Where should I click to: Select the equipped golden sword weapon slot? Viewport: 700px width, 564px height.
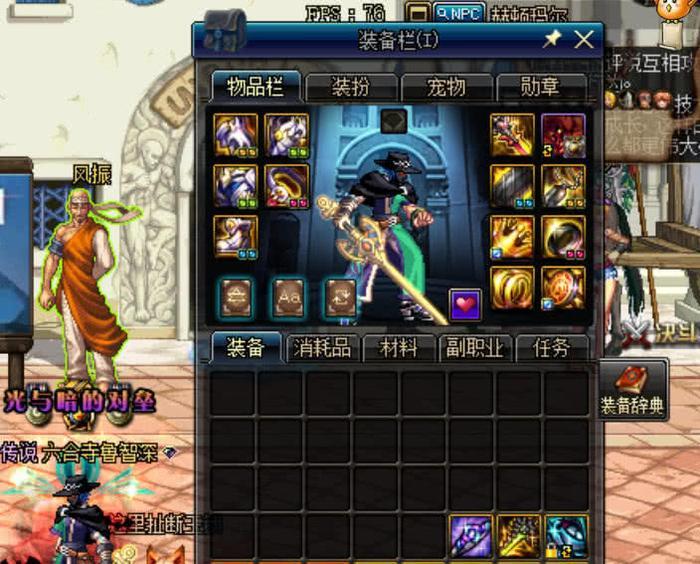point(512,134)
